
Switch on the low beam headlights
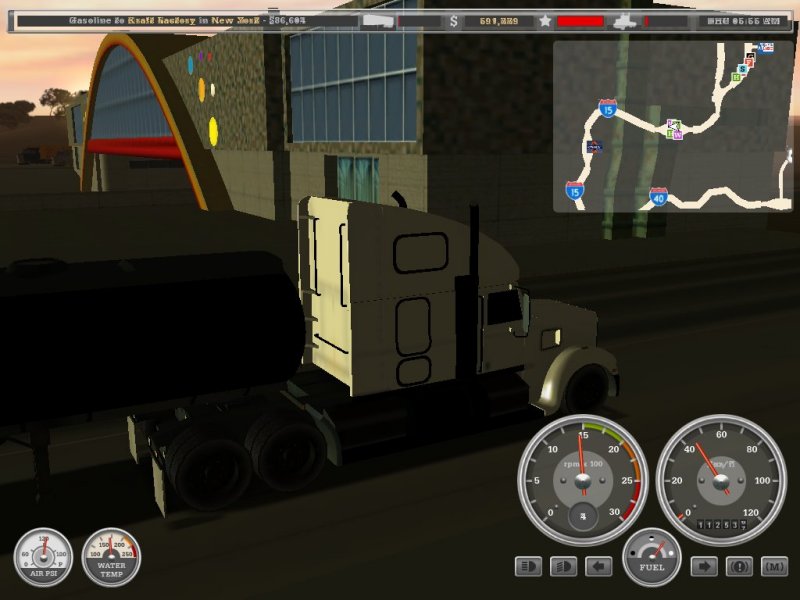click(563, 567)
